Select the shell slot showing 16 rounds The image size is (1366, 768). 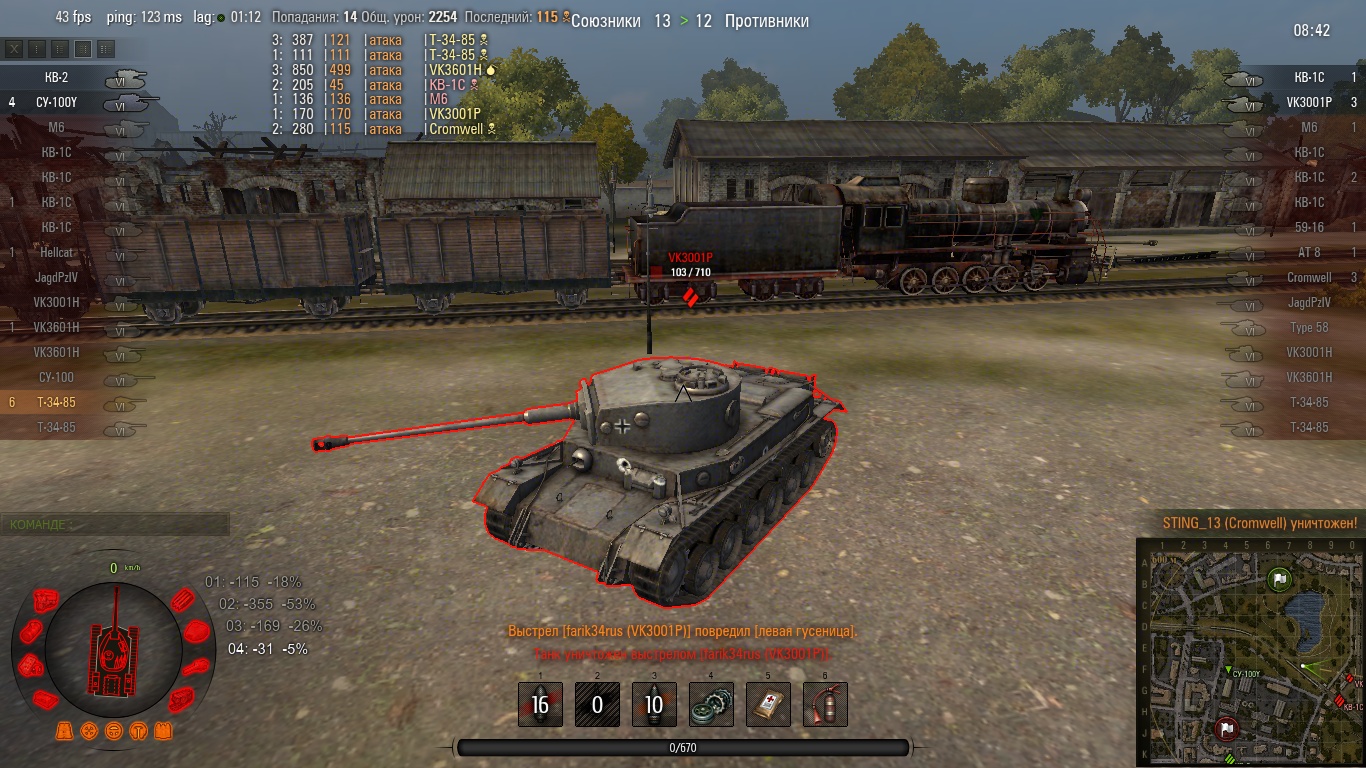[x=540, y=704]
